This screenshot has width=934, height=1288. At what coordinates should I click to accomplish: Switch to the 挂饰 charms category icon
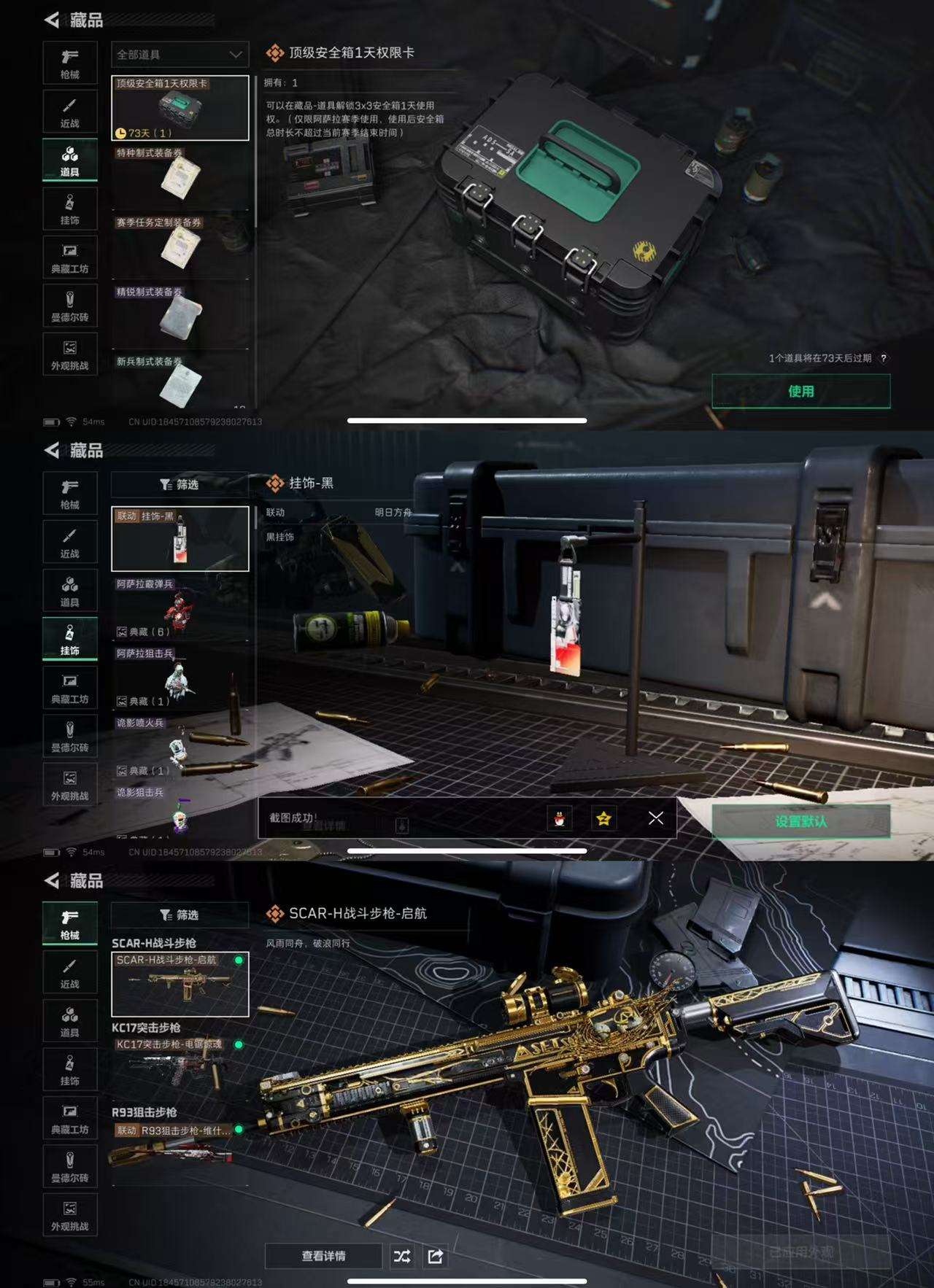[70, 640]
